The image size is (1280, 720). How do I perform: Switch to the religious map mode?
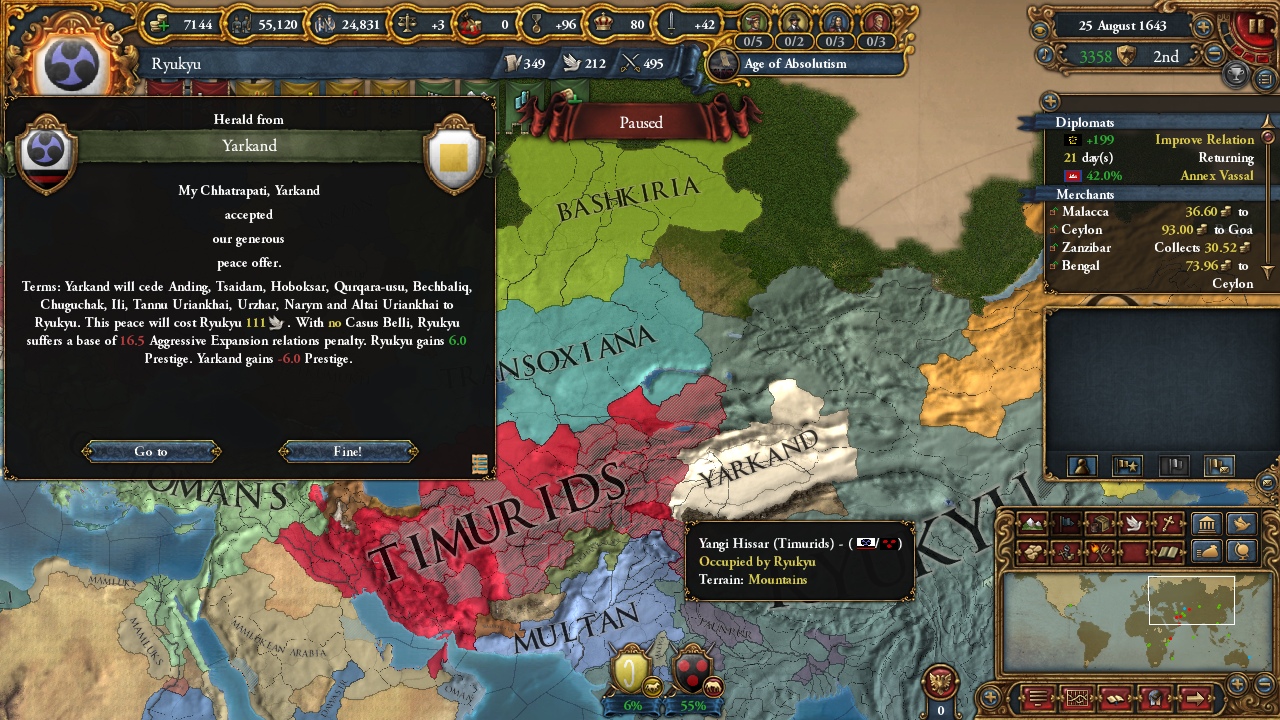[1168, 523]
